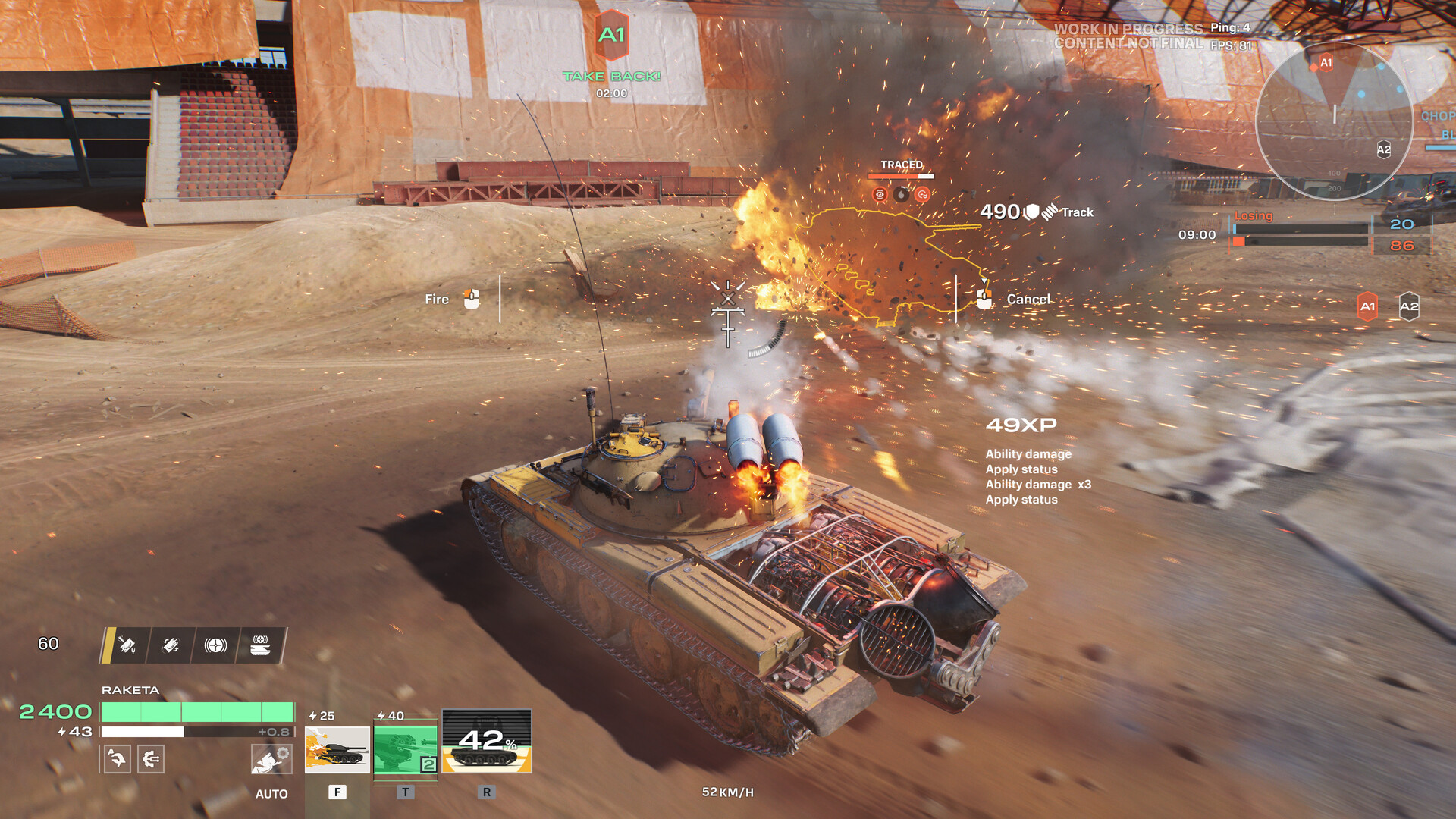
Task: Activate the flaming tank boost ability
Action: [x=337, y=749]
